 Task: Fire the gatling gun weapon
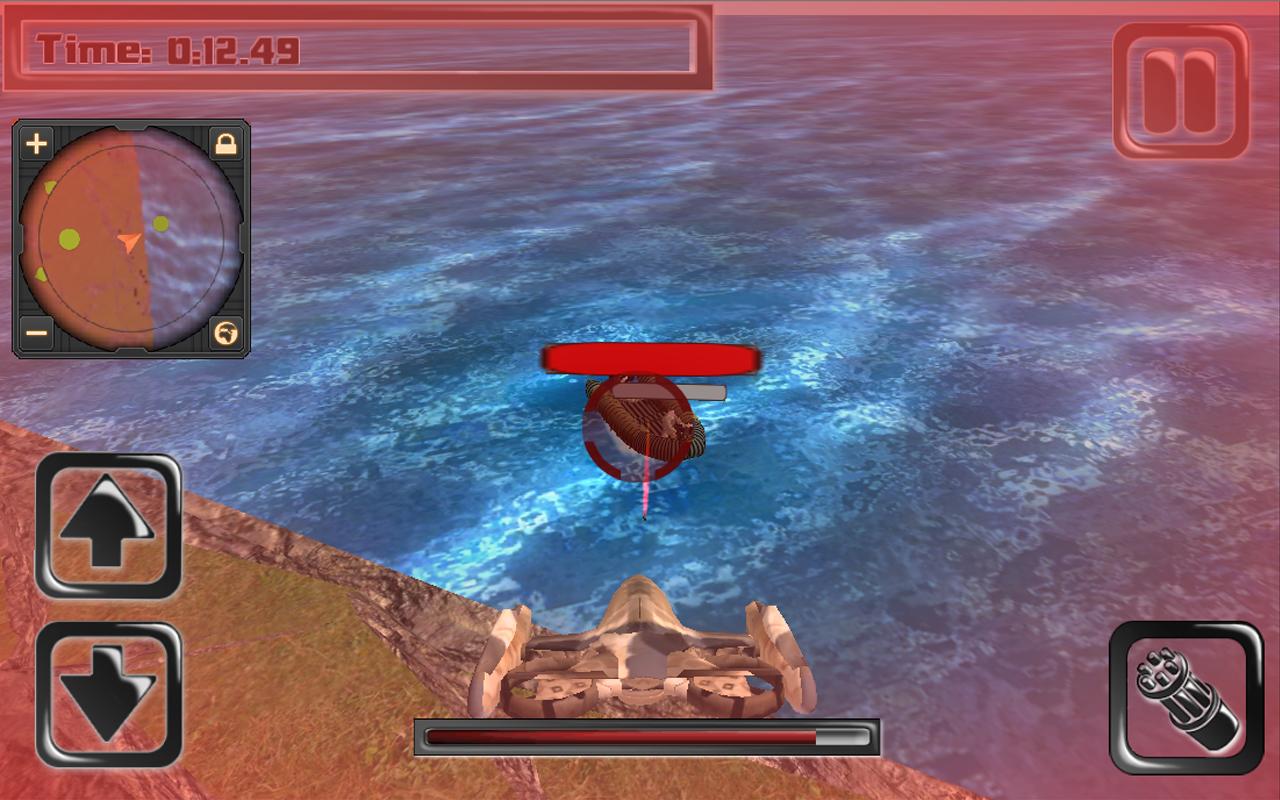1185,697
